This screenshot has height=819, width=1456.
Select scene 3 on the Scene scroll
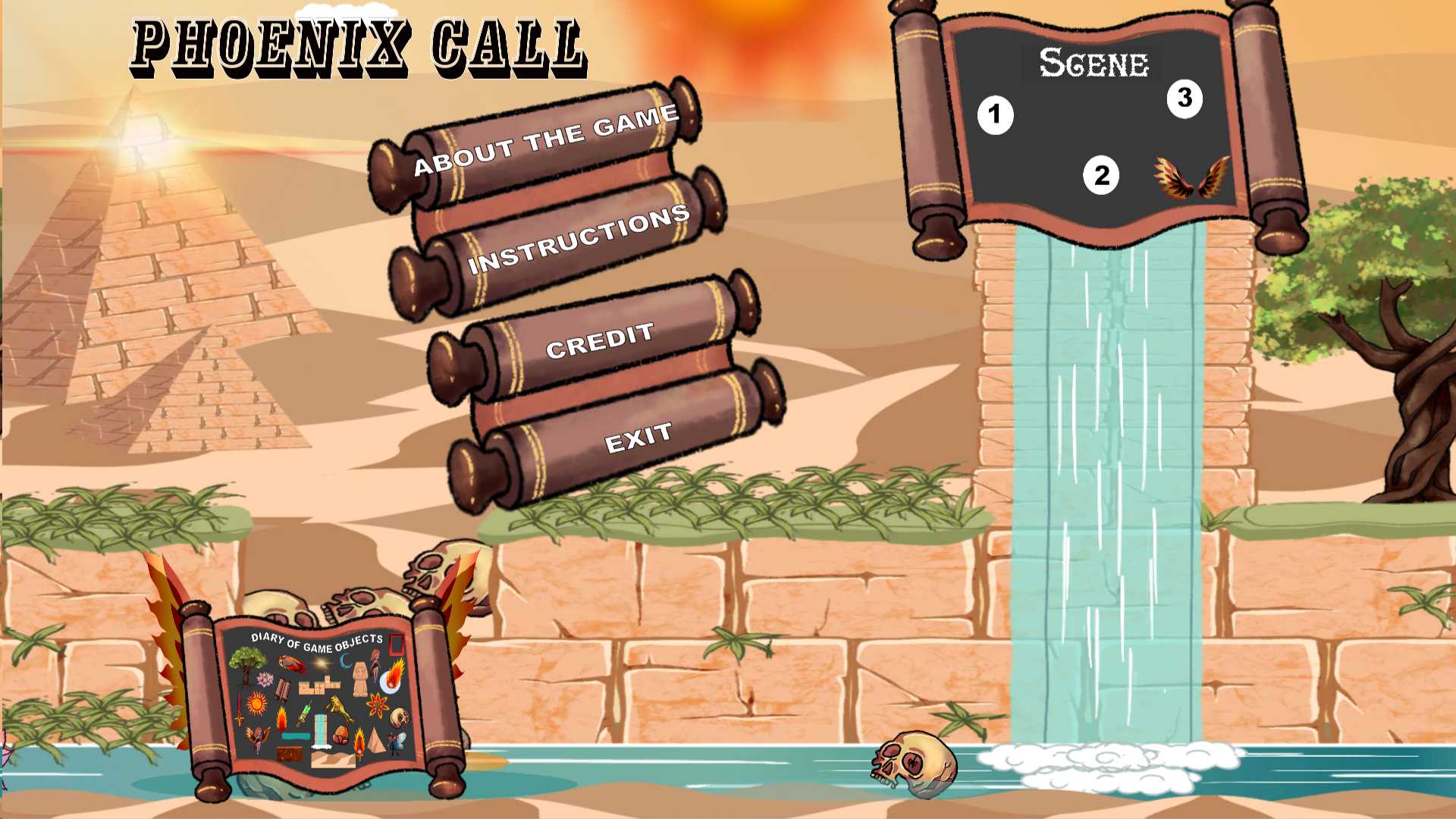pos(1185,99)
